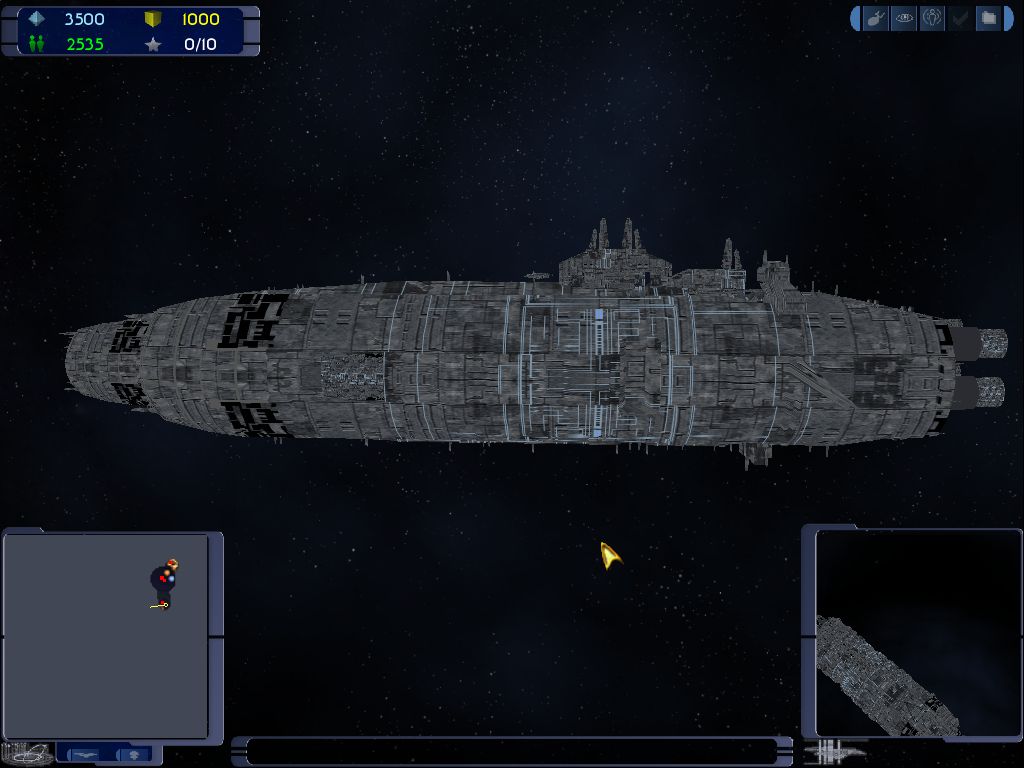Click the minimap in the corner

tap(106, 635)
